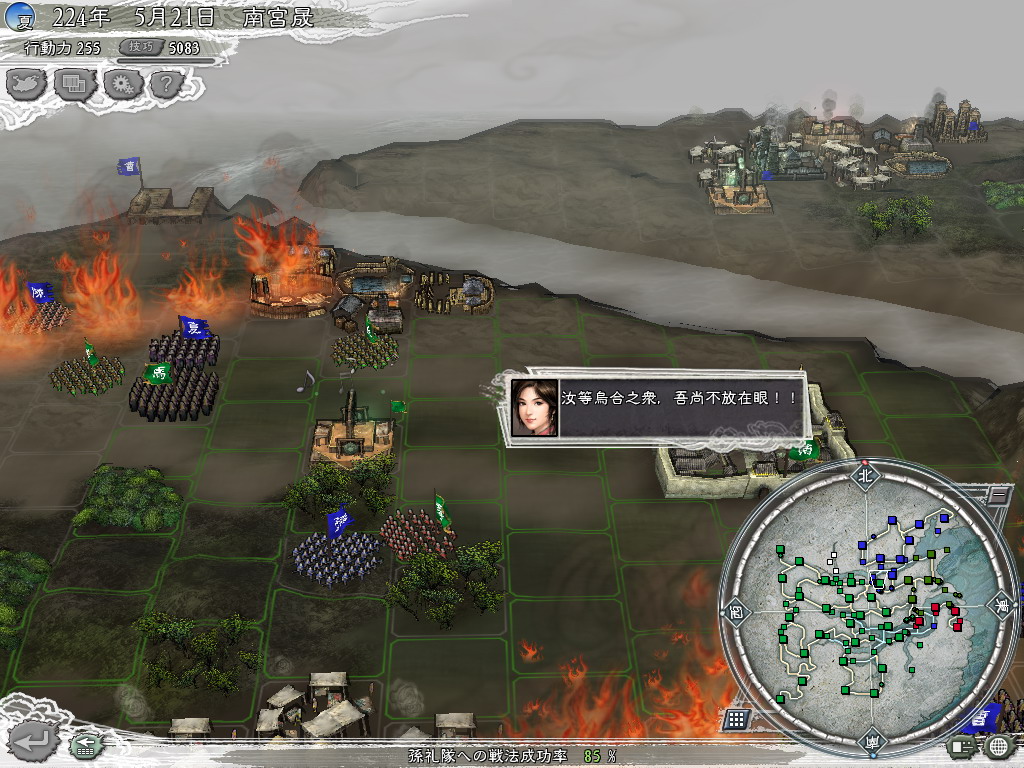Toggle the grid button beside the minimap
The height and width of the screenshot is (768, 1024).
coord(736,719)
